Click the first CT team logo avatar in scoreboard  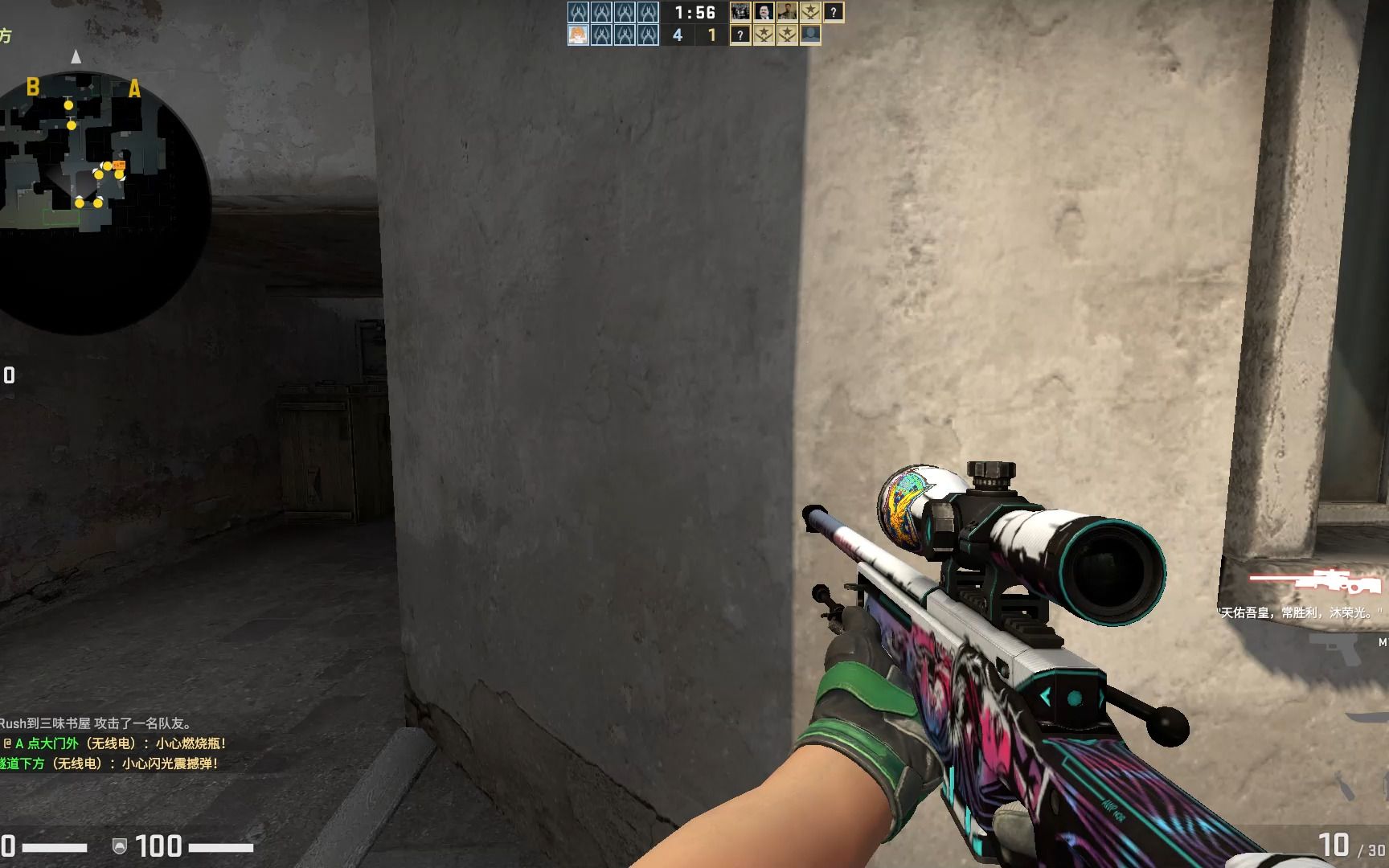click(579, 11)
